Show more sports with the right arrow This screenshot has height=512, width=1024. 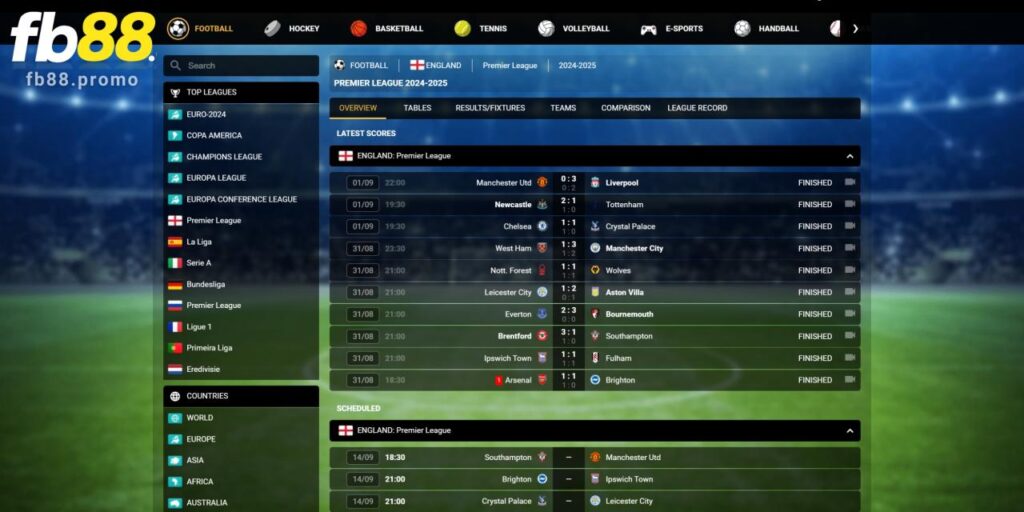(855, 29)
